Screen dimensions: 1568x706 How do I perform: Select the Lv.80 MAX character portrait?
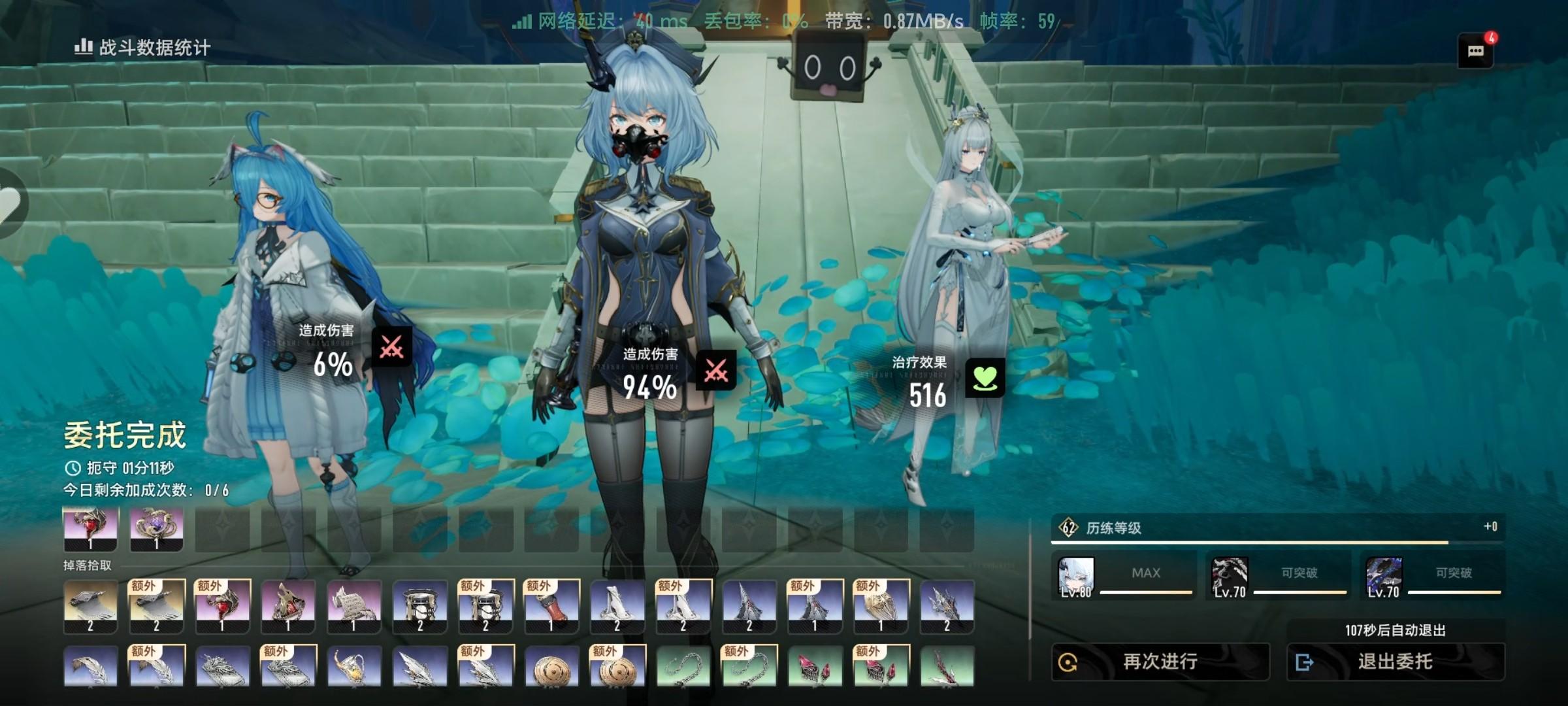[1076, 577]
